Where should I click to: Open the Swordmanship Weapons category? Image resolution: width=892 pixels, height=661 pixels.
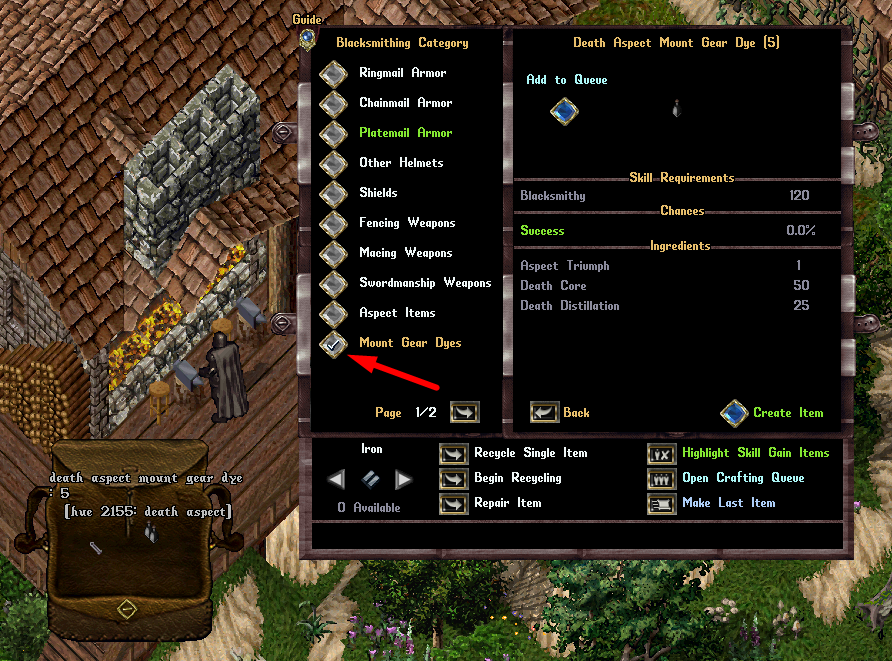click(333, 284)
